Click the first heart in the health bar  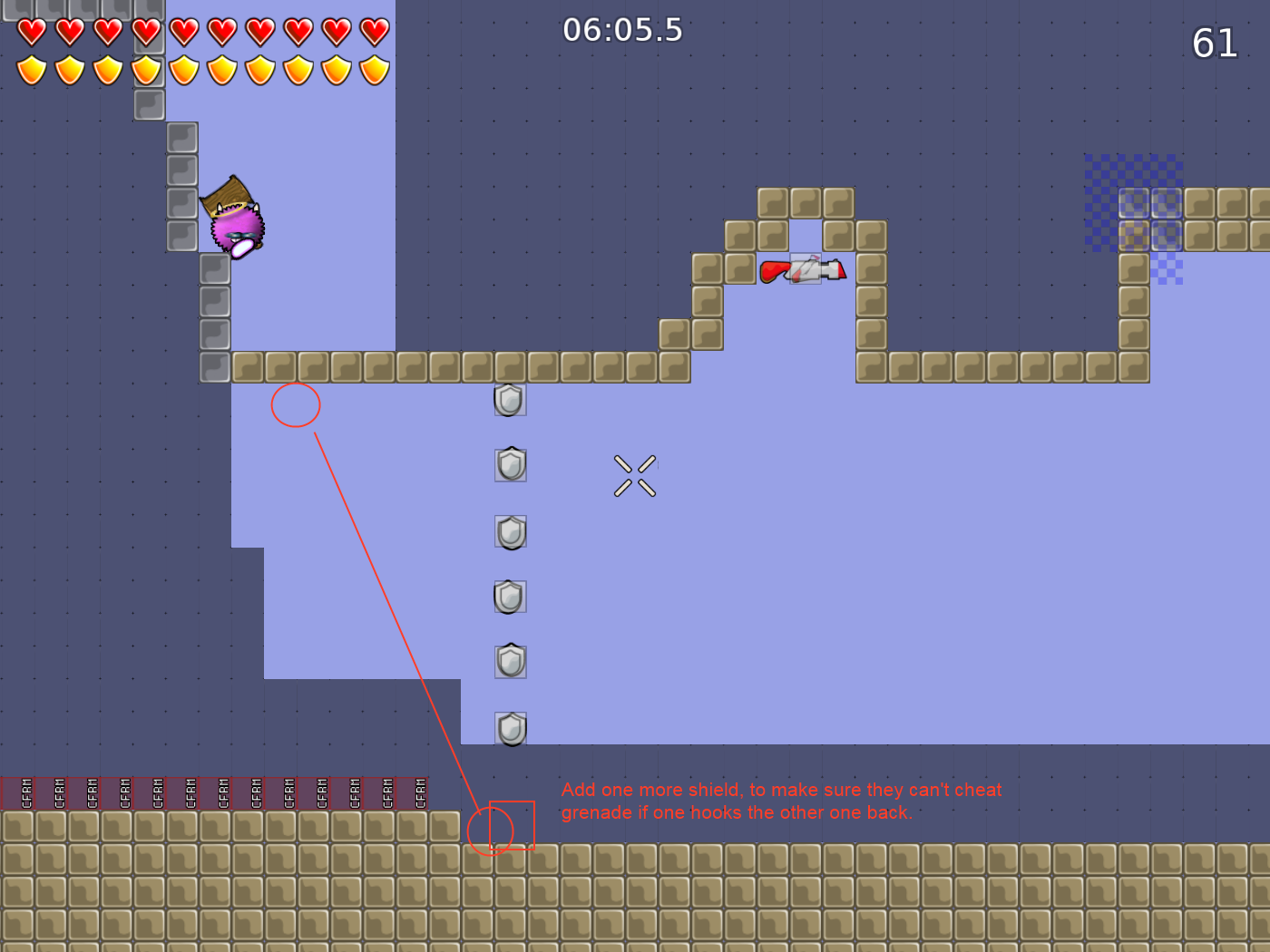coord(30,32)
